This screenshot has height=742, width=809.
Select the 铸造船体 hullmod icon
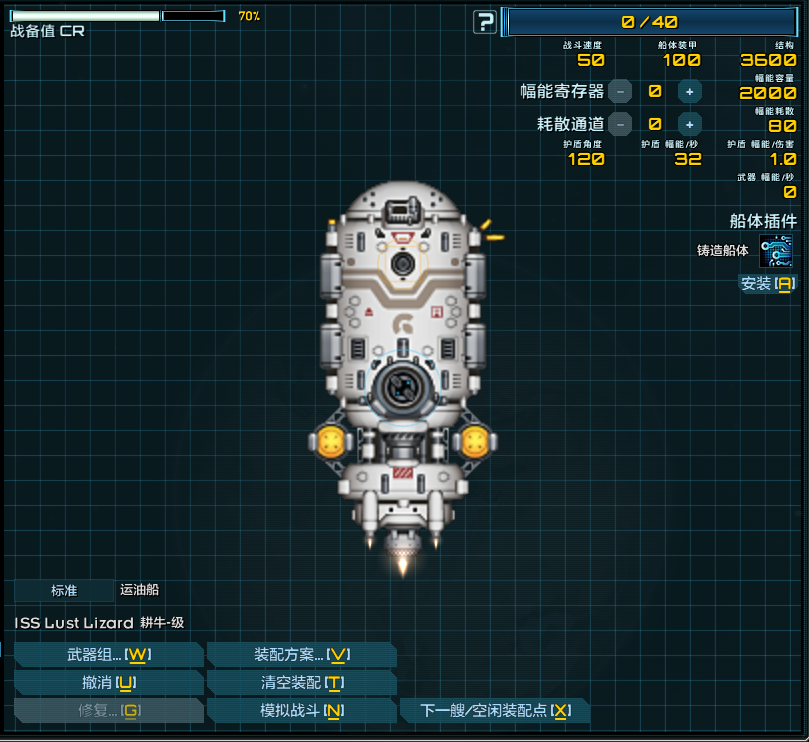click(776, 250)
